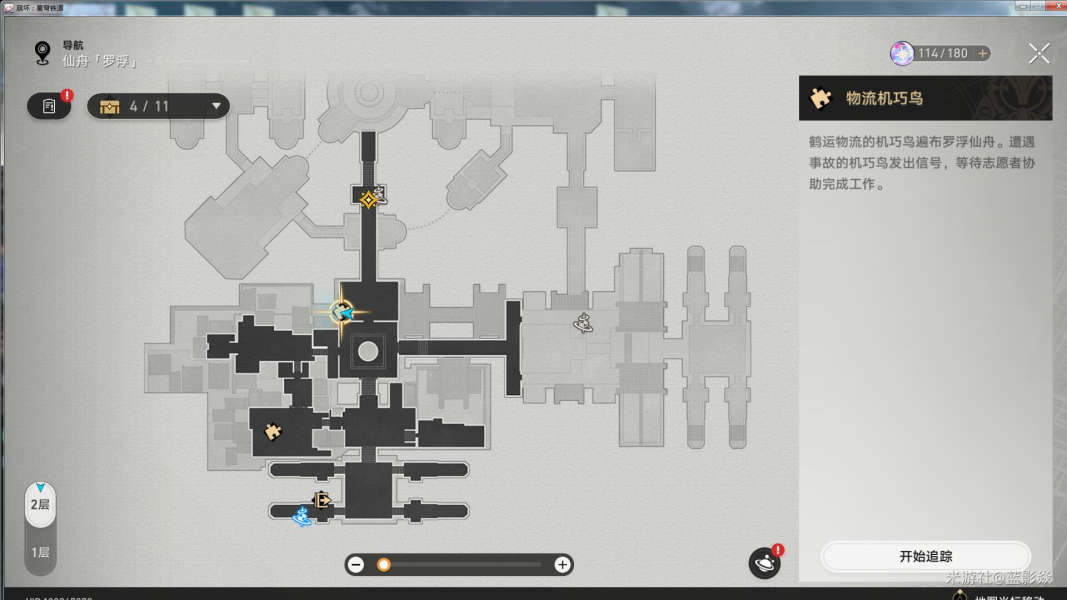Add more trailblaze power with the plus button
Image resolution: width=1067 pixels, height=600 pixels.
pyautogui.click(x=983, y=53)
